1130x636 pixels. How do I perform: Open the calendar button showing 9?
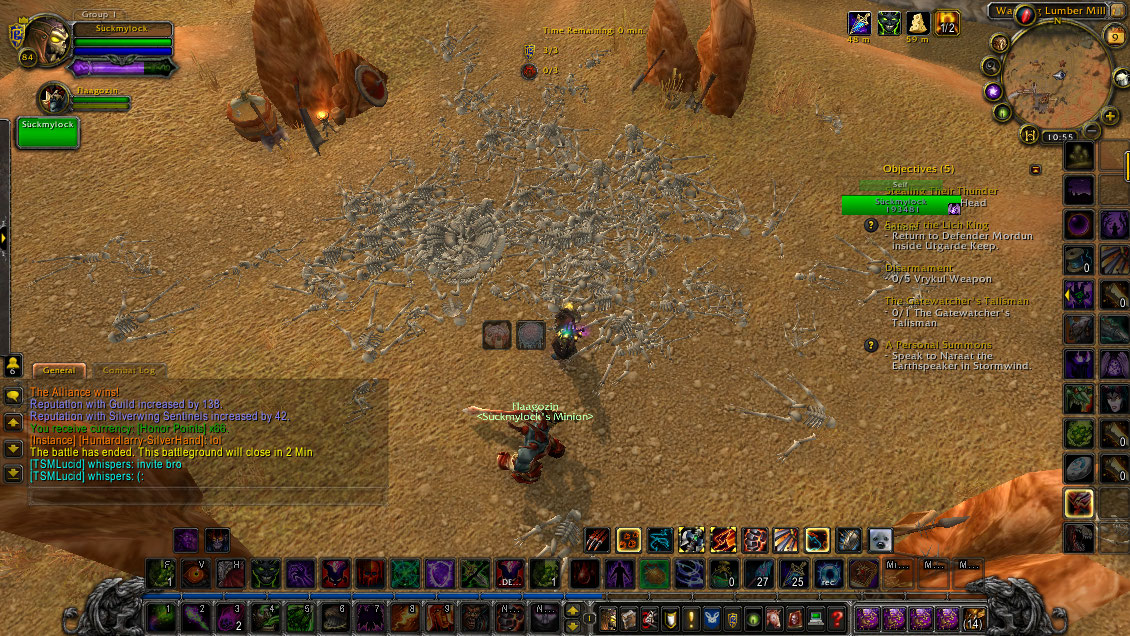1114,36
